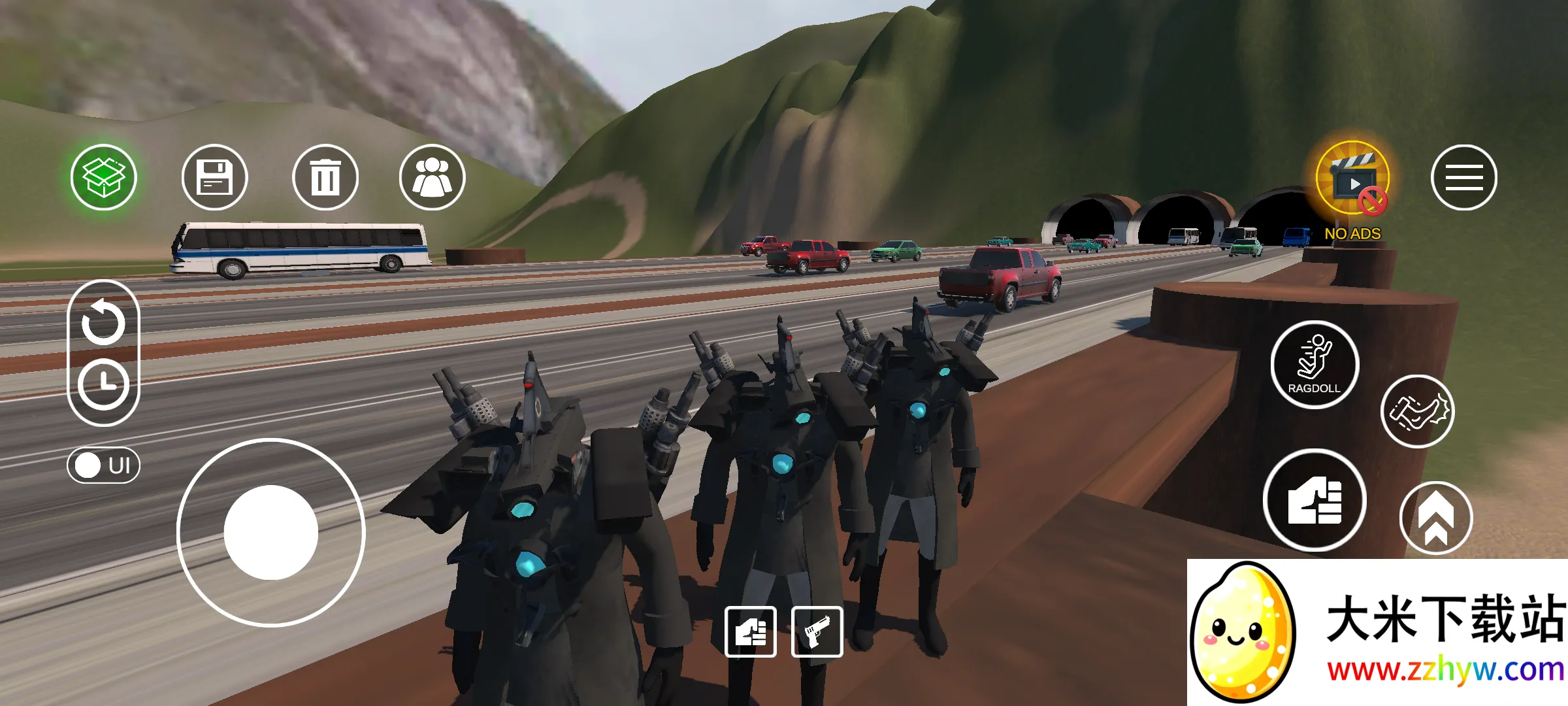Toggle the UI visibility switch
The height and width of the screenshot is (706, 1568).
point(103,465)
